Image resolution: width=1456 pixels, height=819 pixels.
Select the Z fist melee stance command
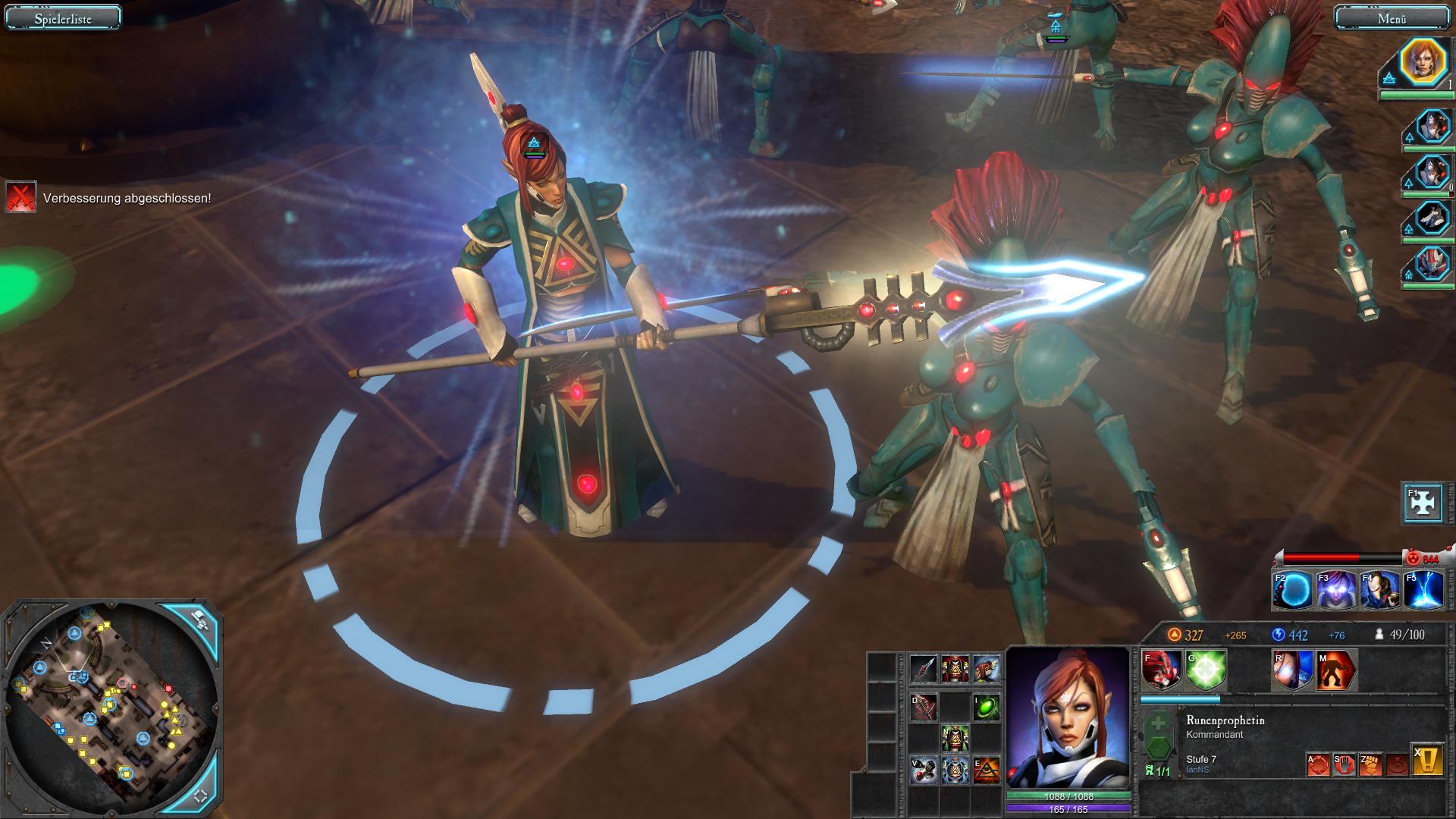tap(1370, 764)
